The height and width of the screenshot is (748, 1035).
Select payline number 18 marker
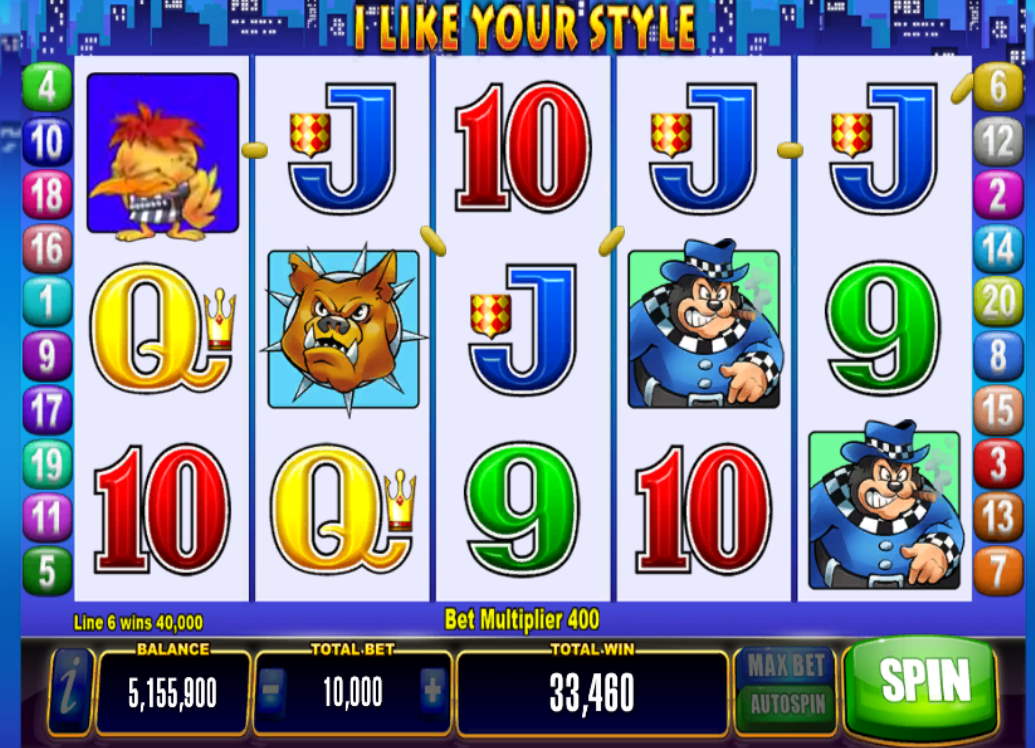tap(47, 195)
